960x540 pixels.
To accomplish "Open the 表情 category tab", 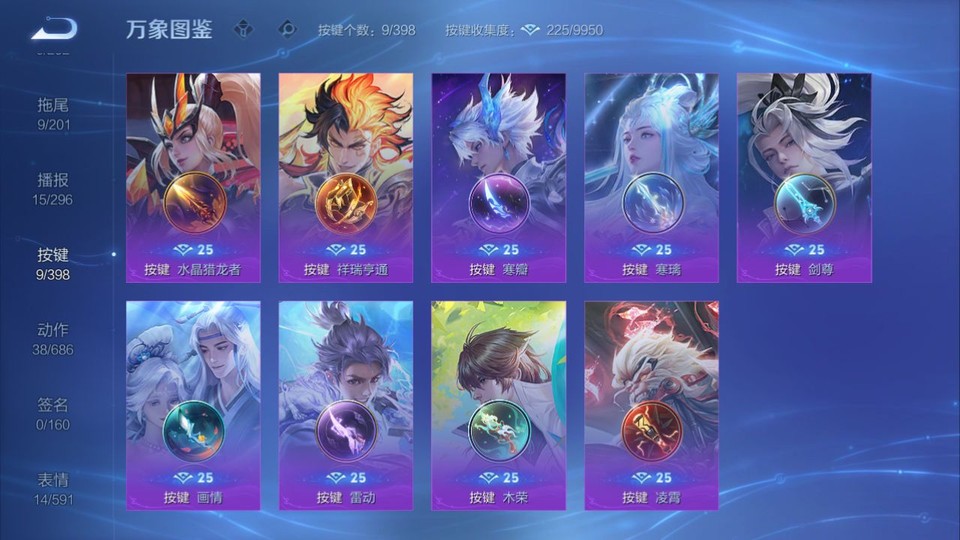I will (54, 488).
